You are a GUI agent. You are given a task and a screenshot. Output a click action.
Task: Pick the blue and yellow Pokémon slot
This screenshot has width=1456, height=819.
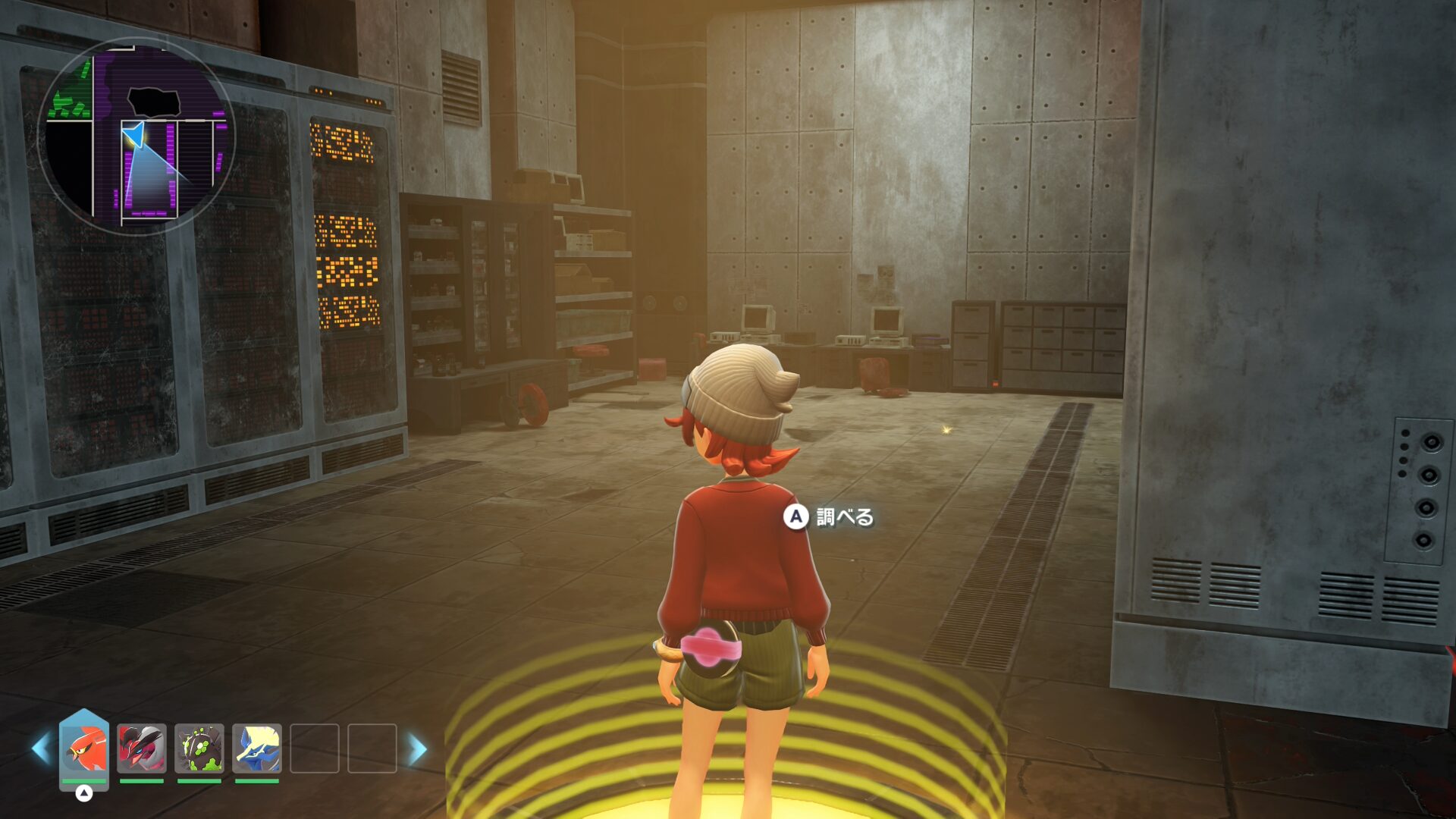[257, 748]
